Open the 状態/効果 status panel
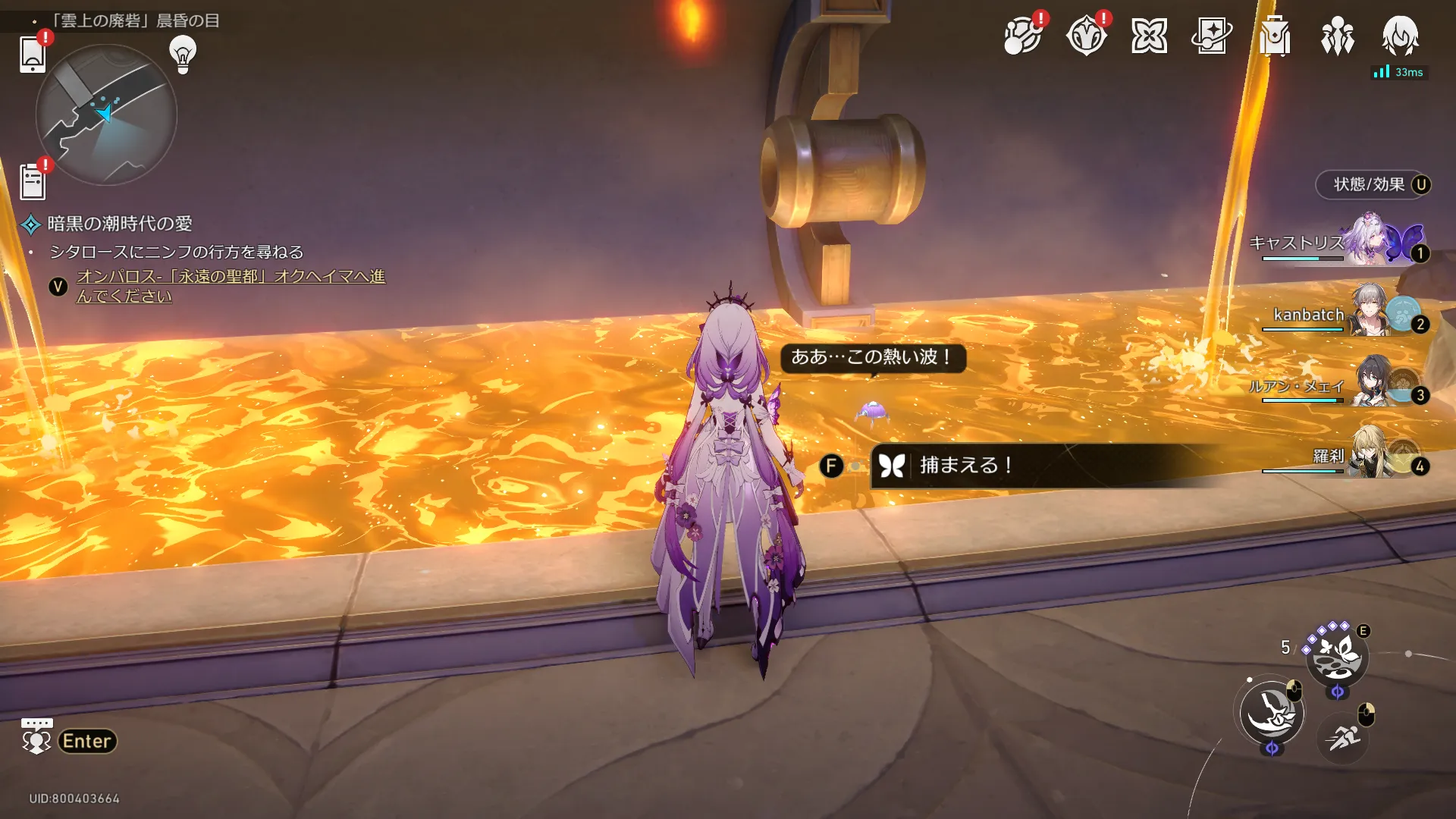This screenshot has height=819, width=1456. (1373, 185)
